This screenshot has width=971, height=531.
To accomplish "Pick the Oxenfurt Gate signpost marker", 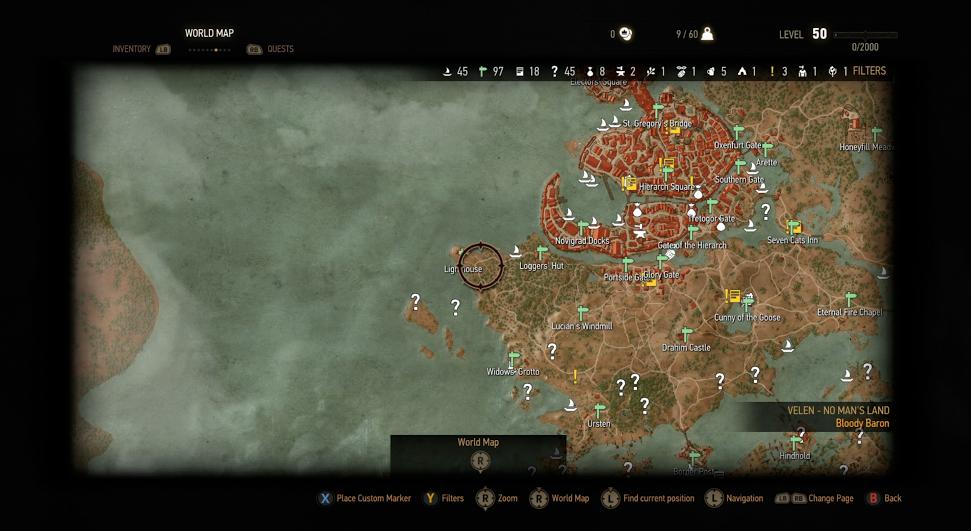I will [739, 132].
